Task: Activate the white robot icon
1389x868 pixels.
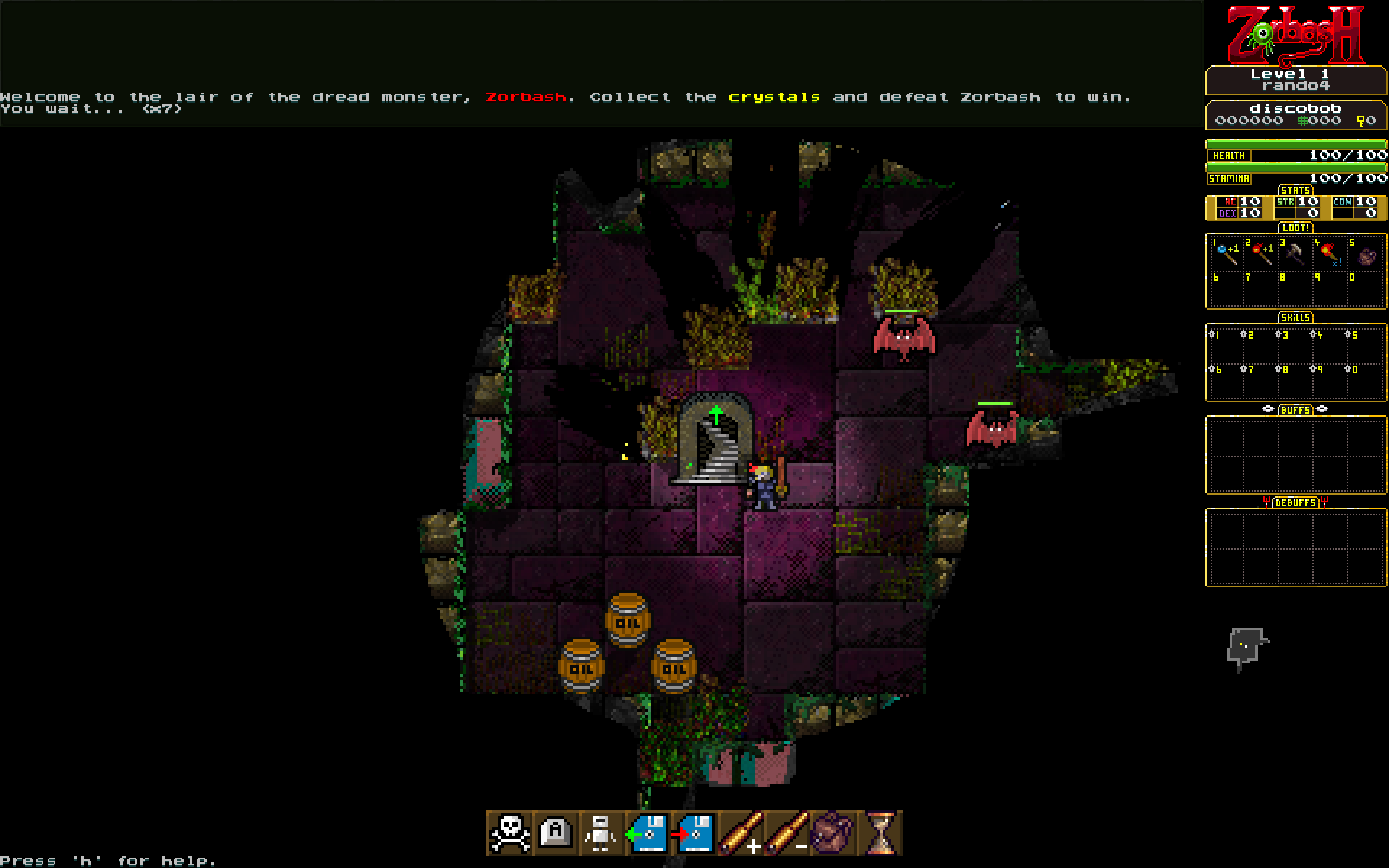Action: pyautogui.click(x=601, y=833)
